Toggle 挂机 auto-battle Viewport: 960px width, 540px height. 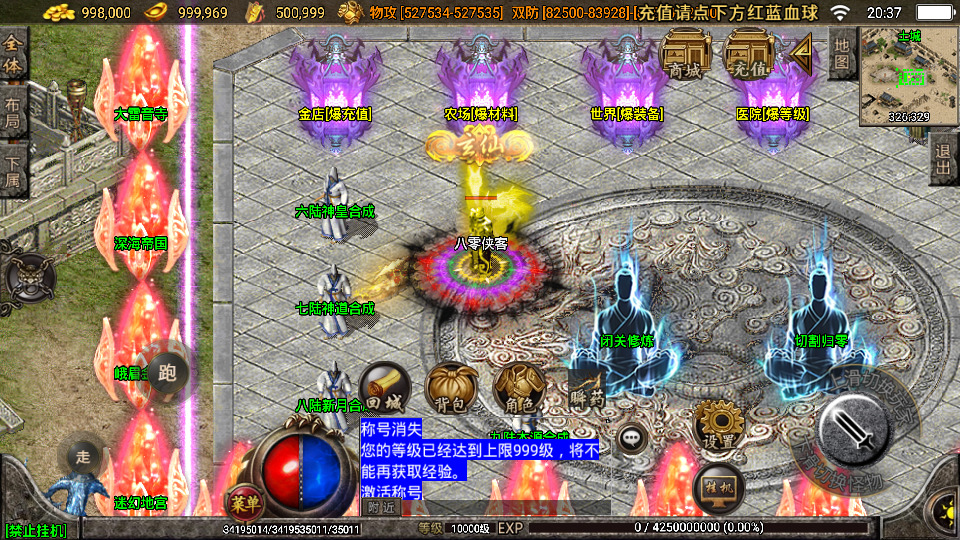tap(718, 487)
